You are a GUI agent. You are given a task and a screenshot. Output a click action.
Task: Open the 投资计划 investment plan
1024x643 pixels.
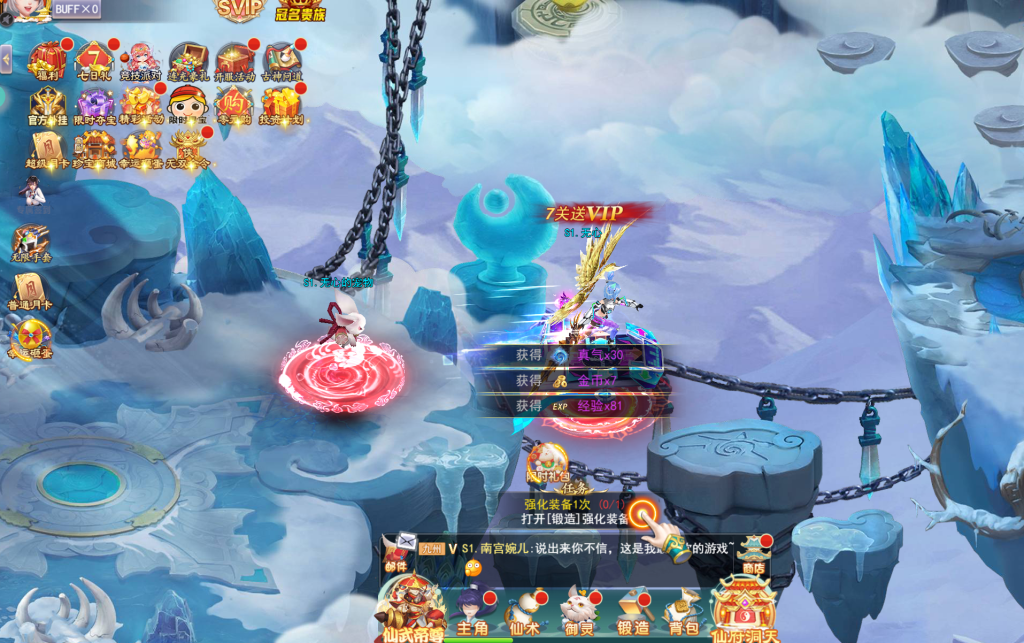point(282,105)
